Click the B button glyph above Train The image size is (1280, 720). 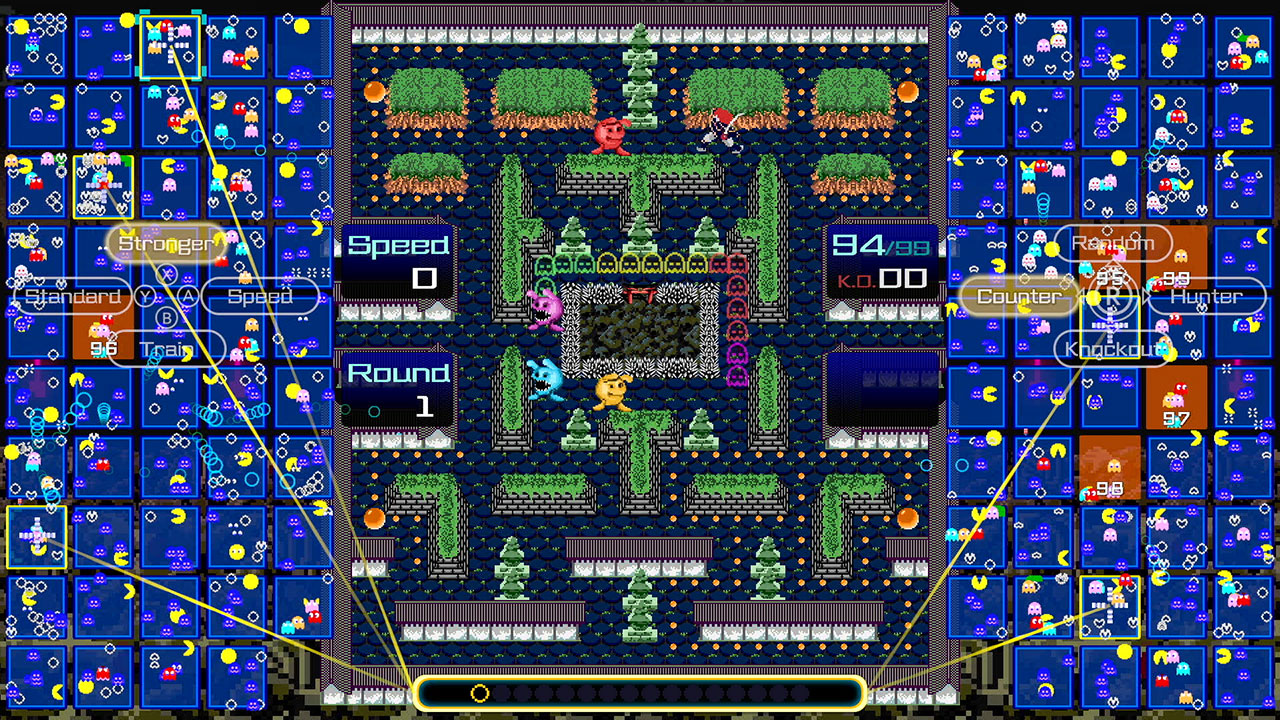click(166, 317)
